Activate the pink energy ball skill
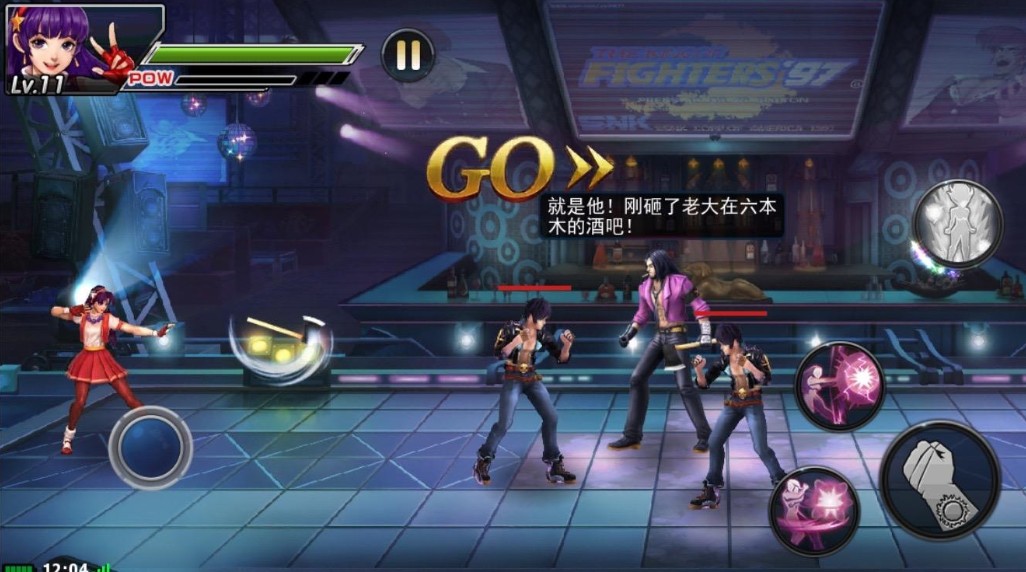 coord(840,386)
